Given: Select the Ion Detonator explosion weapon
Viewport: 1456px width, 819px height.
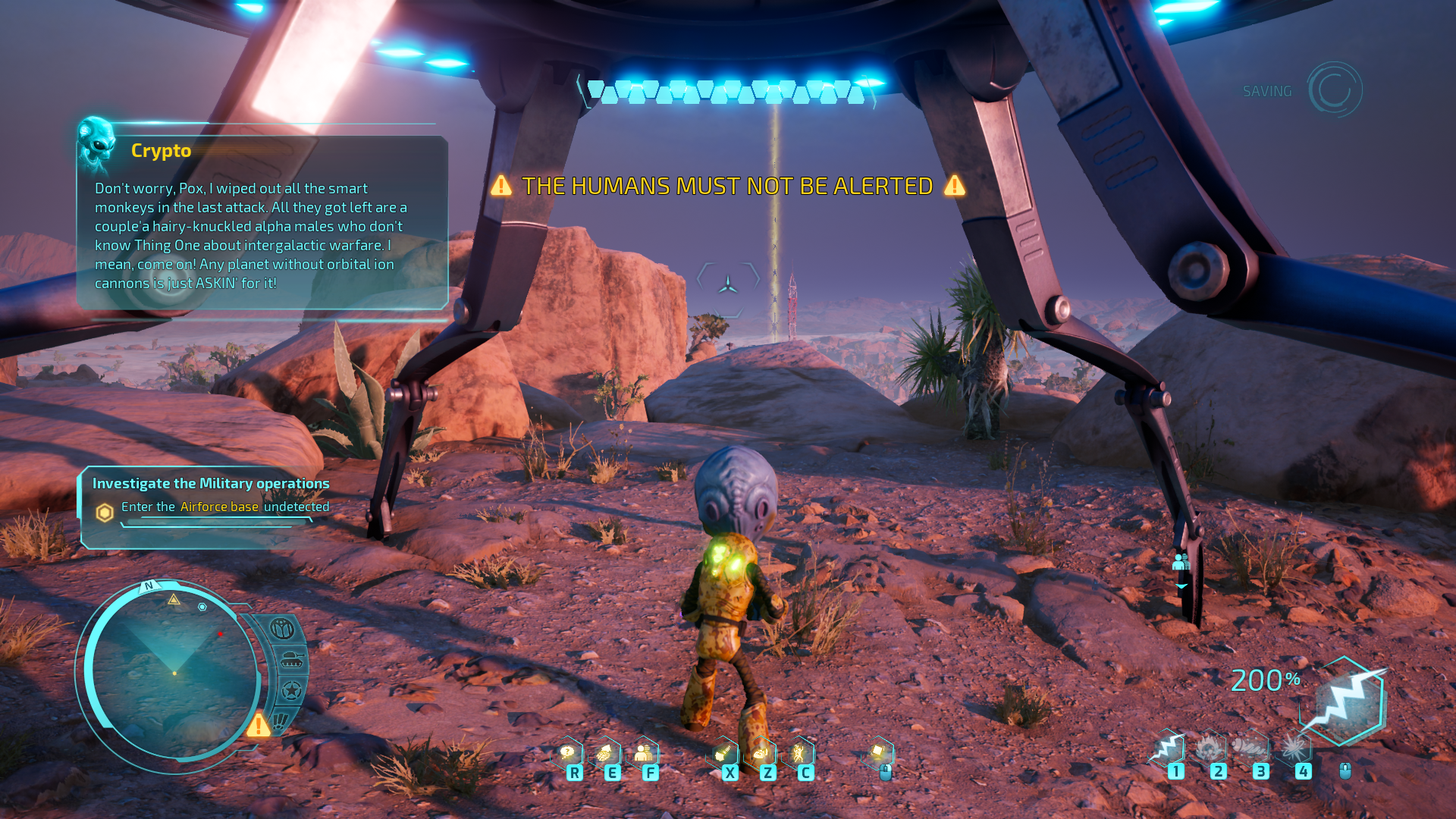Looking at the screenshot, I should (1294, 749).
